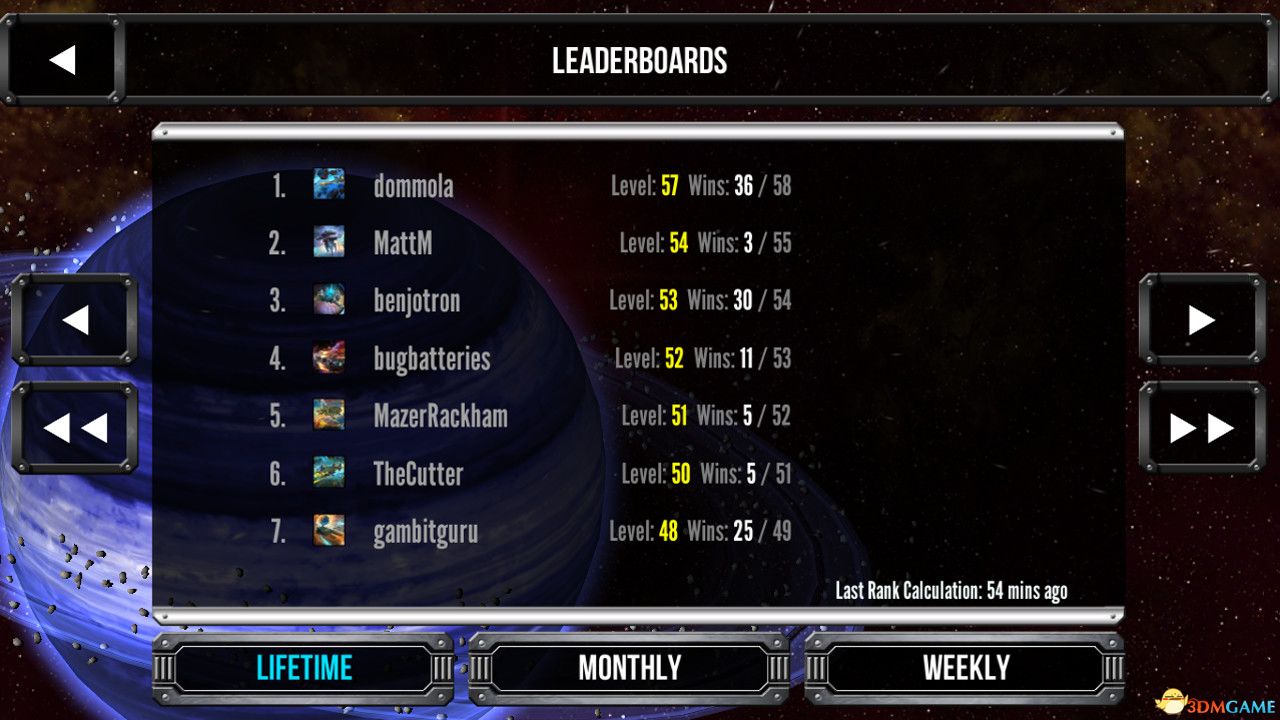1280x720 pixels.
Task: Jump to the first page with double-arrow button
Action: coord(76,428)
